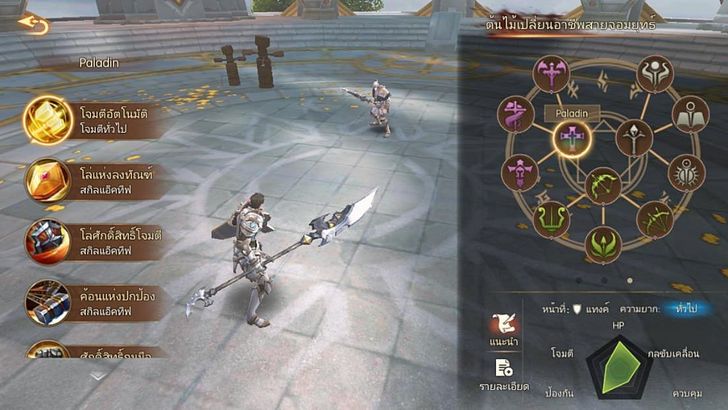
Task: Select the white orb emblem class node
Action: pos(655,74)
